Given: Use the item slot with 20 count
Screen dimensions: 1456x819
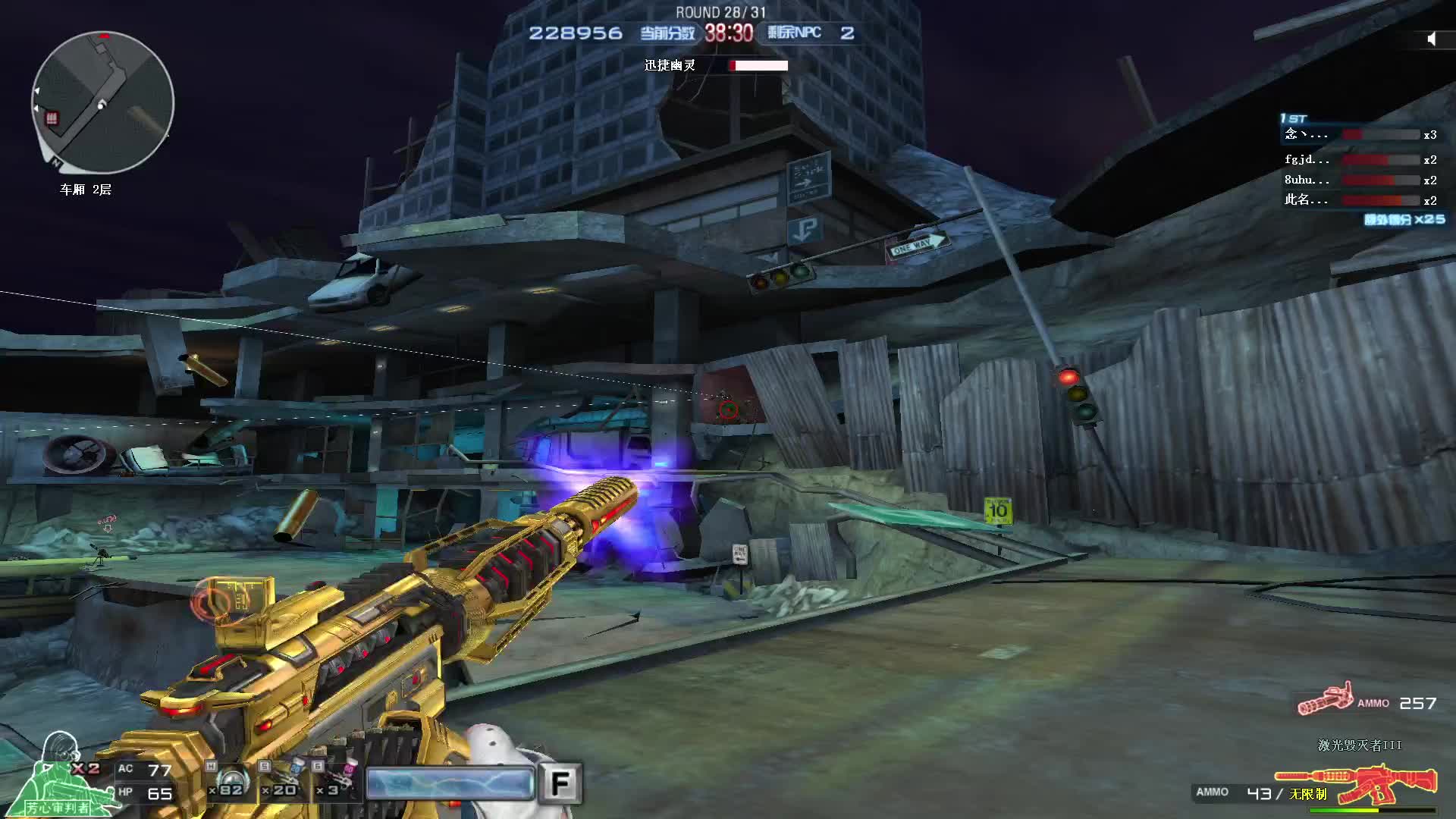Looking at the screenshot, I should pyautogui.click(x=283, y=780).
